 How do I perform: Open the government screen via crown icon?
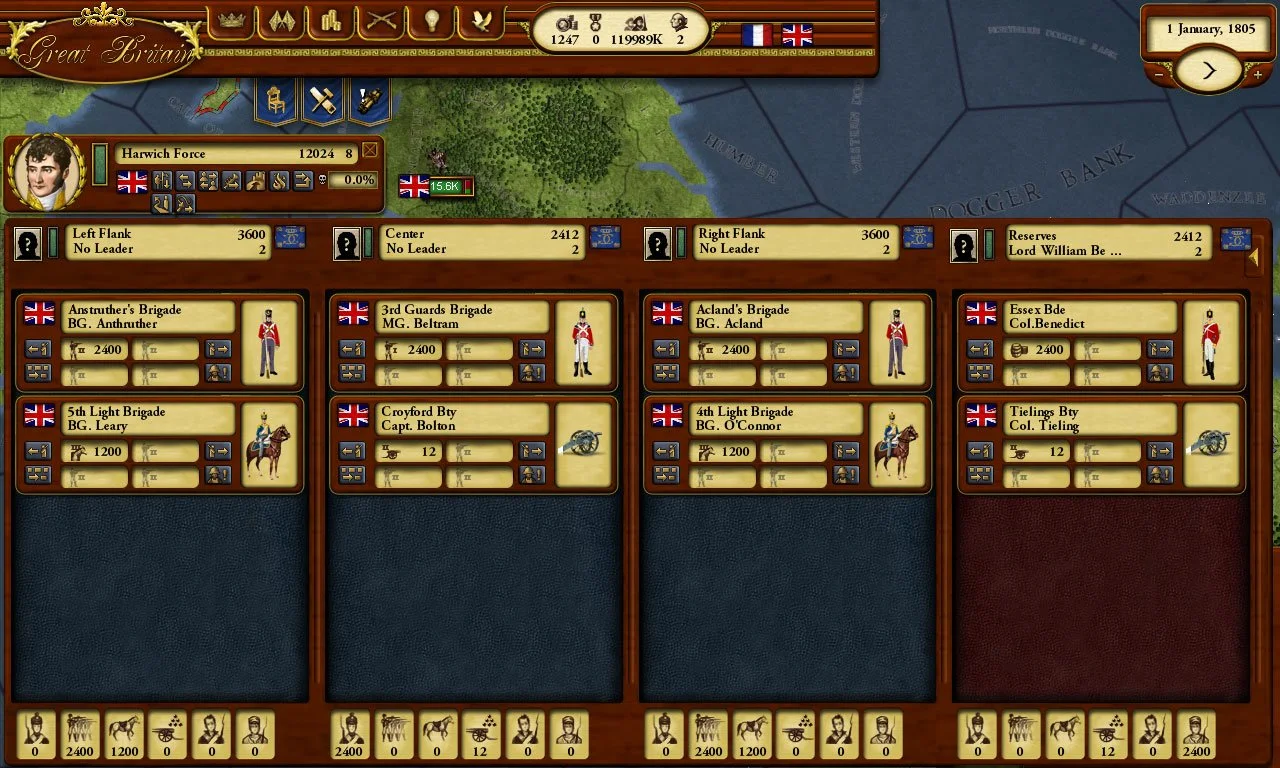pyautogui.click(x=232, y=22)
